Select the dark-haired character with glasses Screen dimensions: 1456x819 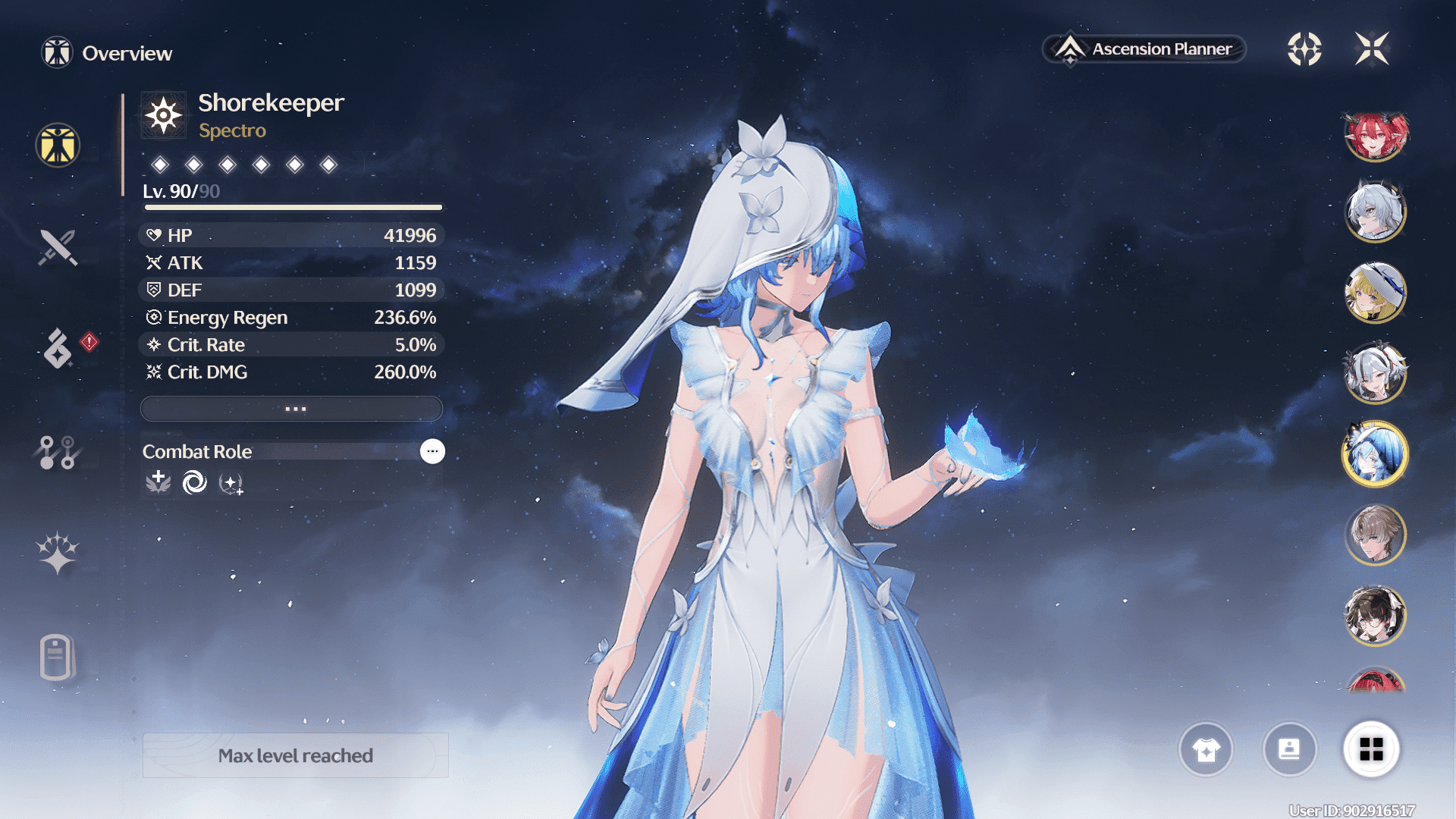(x=1376, y=616)
